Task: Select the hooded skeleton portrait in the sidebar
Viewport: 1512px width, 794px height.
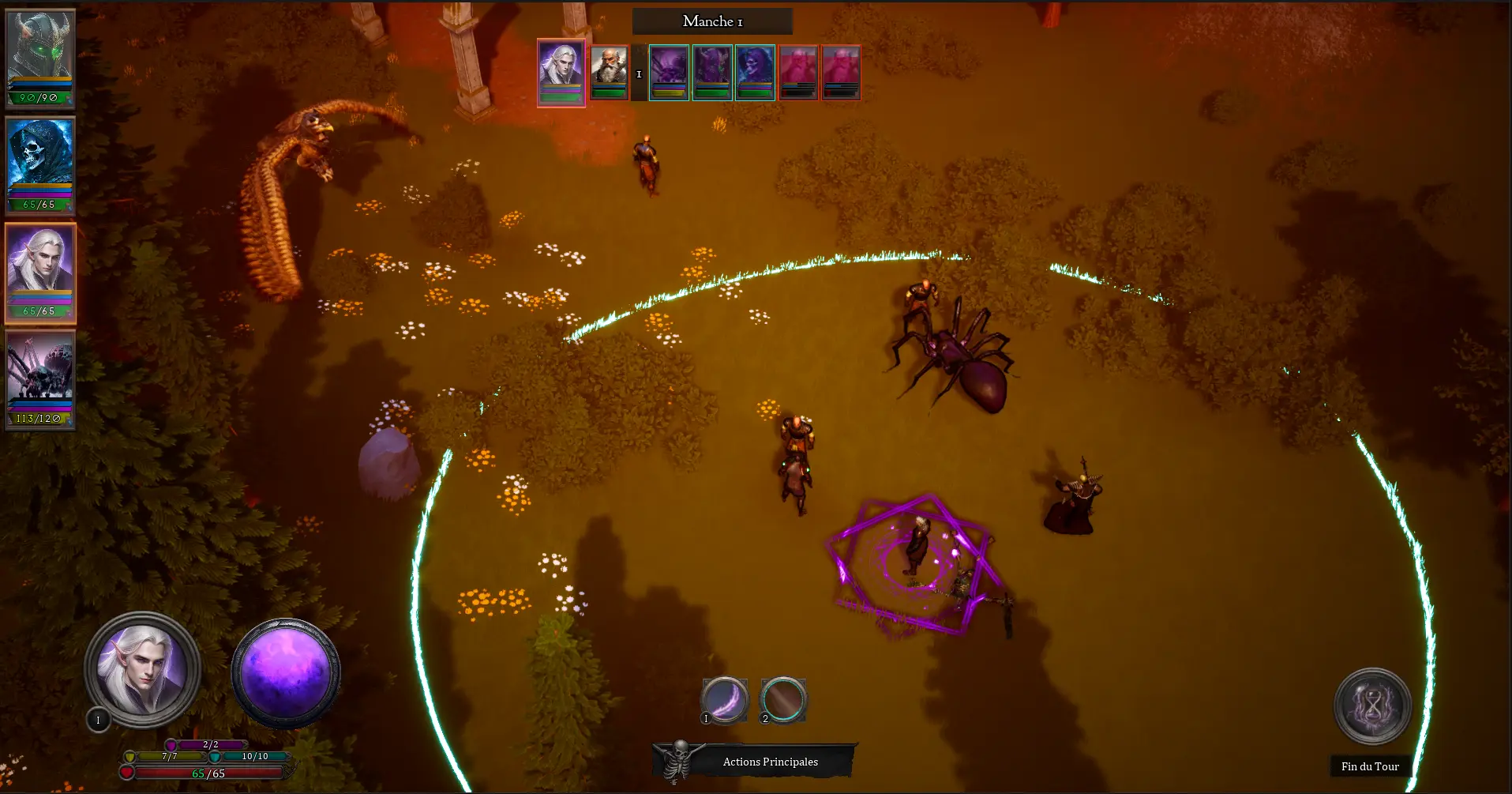Action: (40, 158)
